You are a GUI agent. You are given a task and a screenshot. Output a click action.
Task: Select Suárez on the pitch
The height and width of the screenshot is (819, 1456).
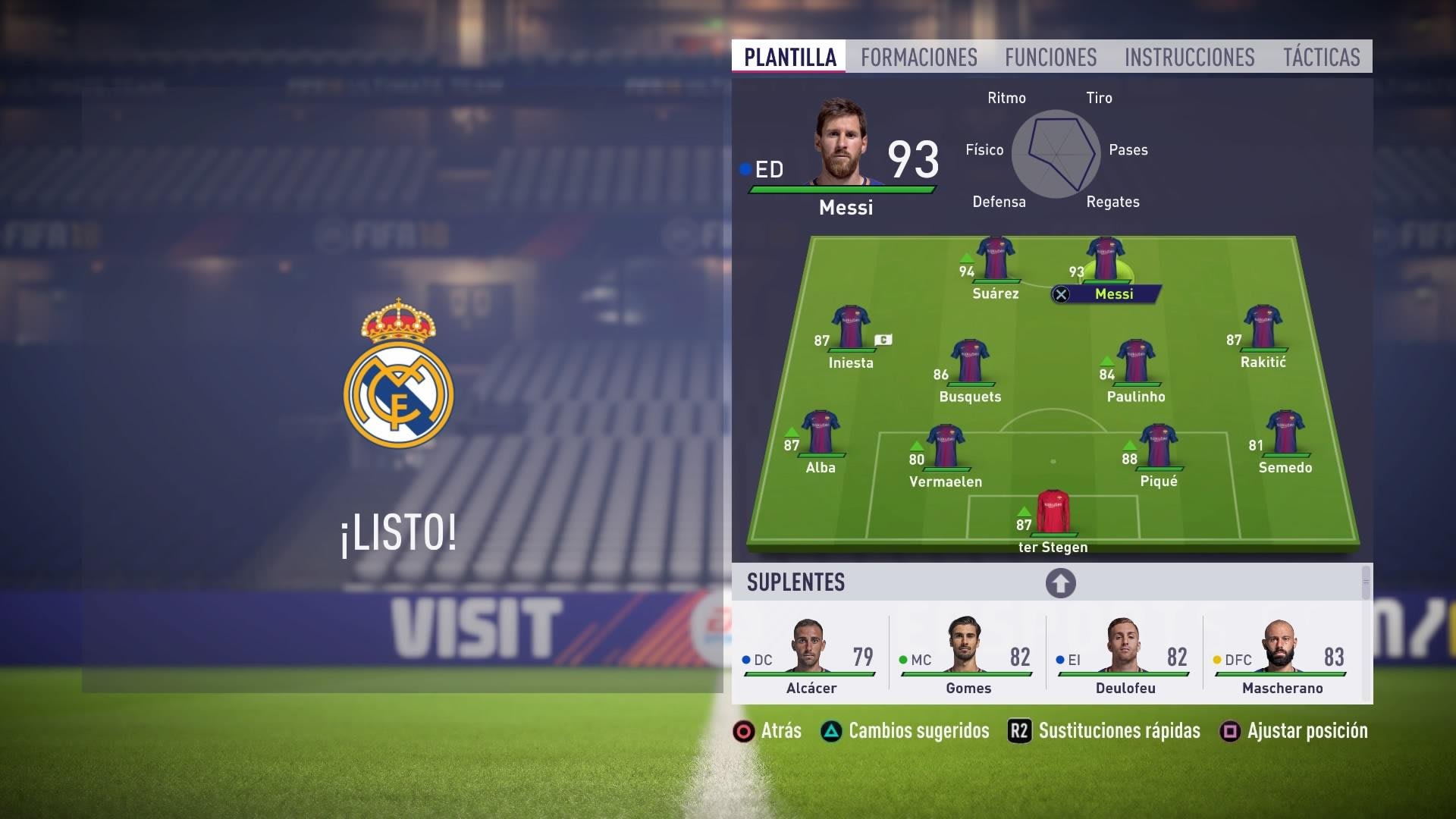tap(995, 259)
